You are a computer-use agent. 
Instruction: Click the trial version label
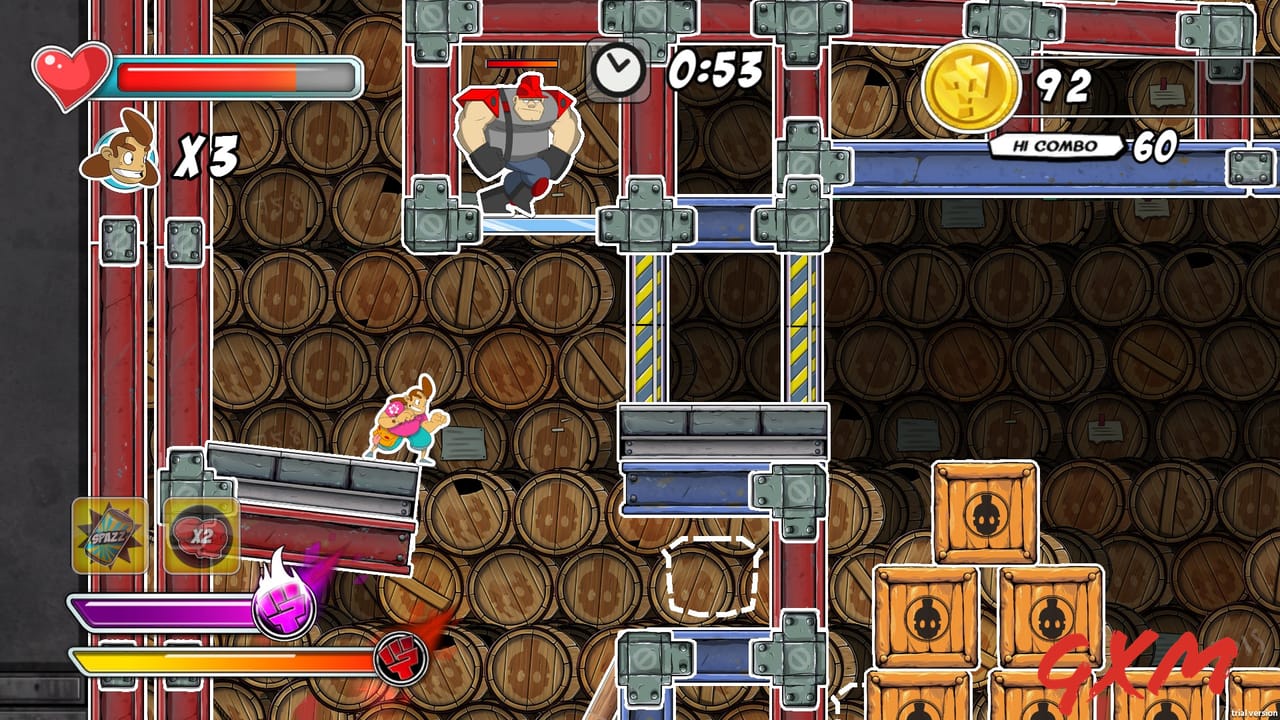(1252, 713)
